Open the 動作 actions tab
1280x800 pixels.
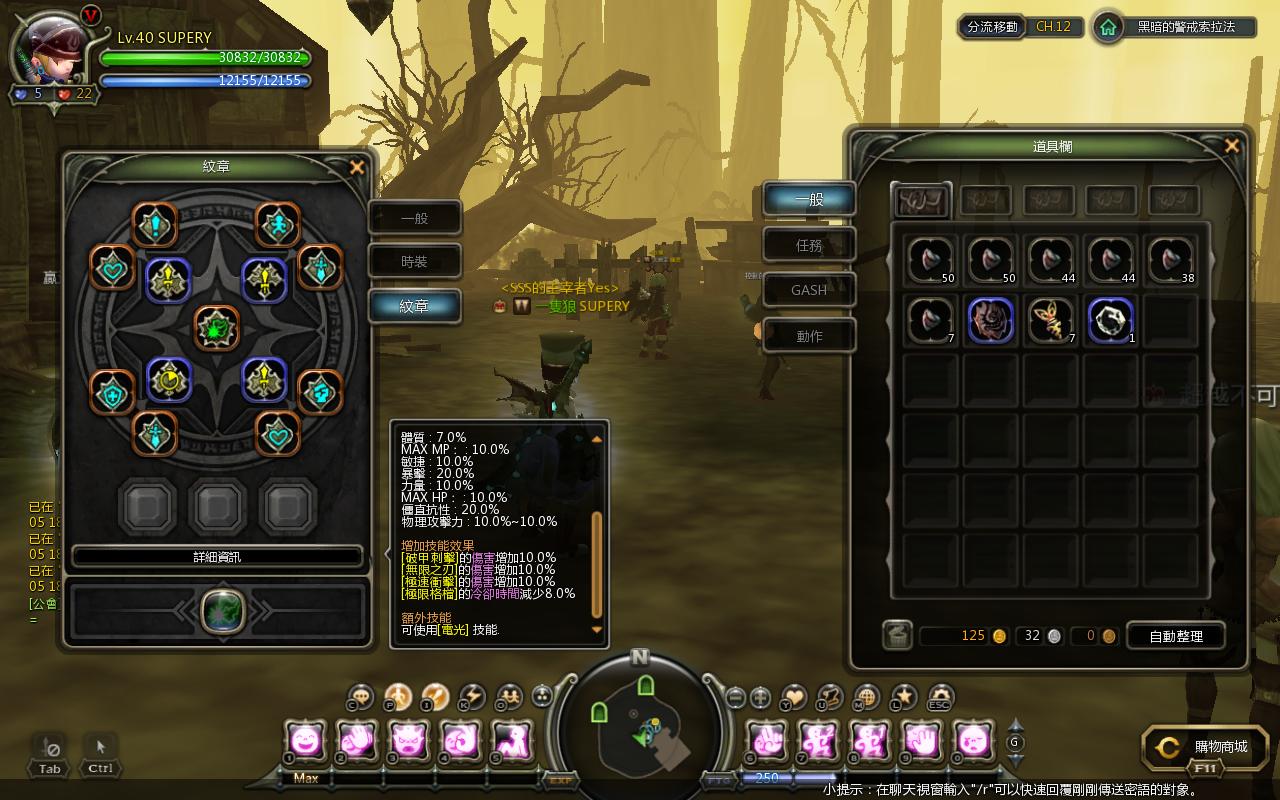tap(809, 336)
